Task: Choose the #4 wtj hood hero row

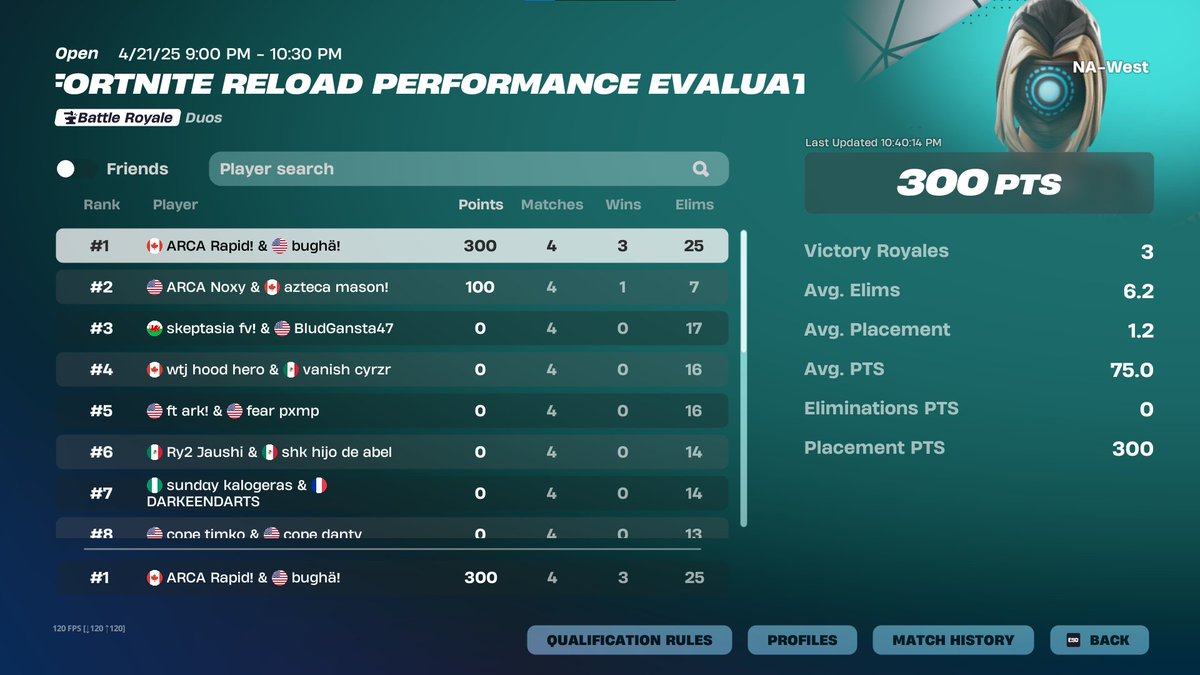Action: [391, 370]
